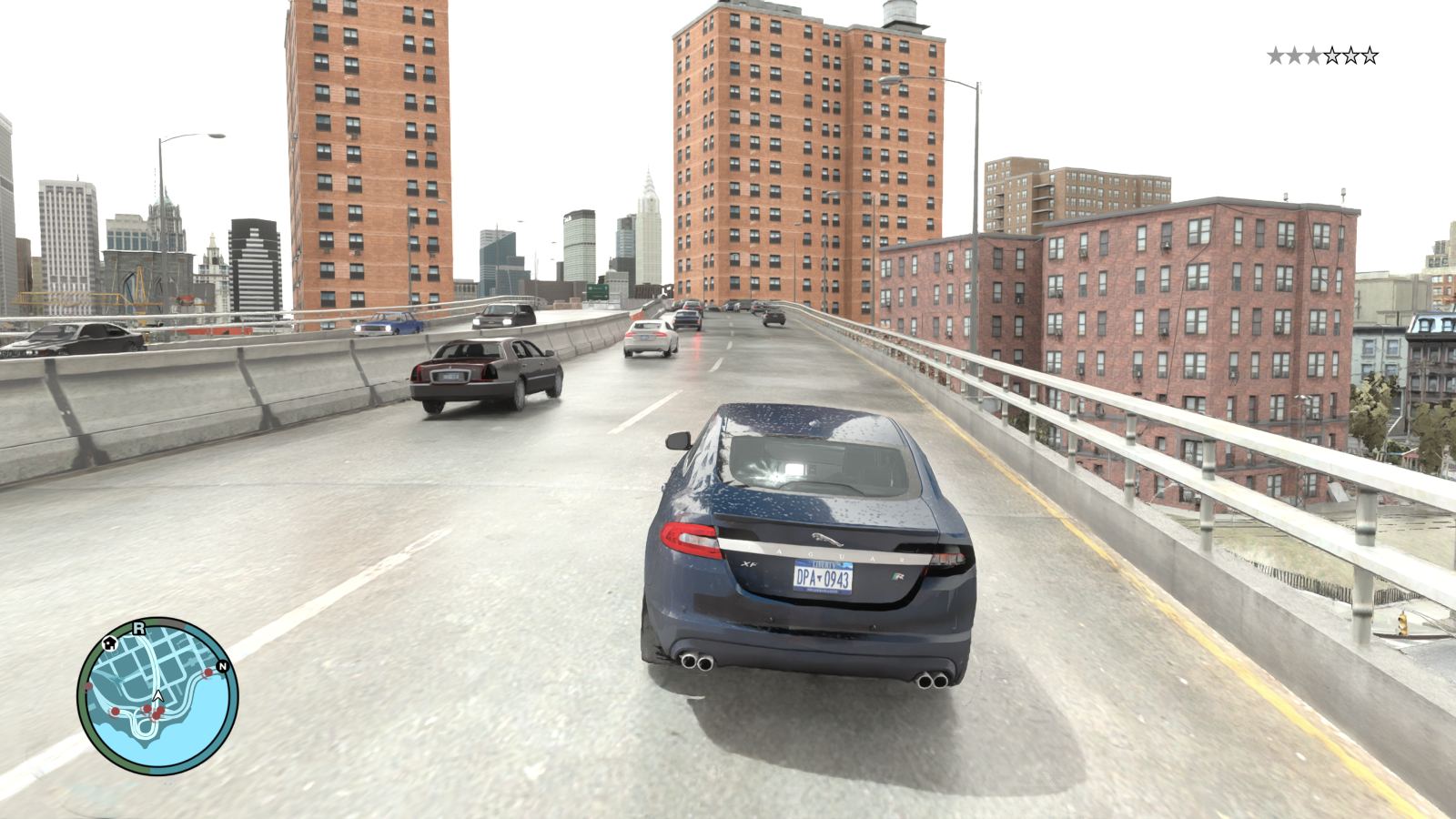This screenshot has height=819, width=1456.
Task: Click the white player arrow on the minimap
Action: [x=157, y=695]
